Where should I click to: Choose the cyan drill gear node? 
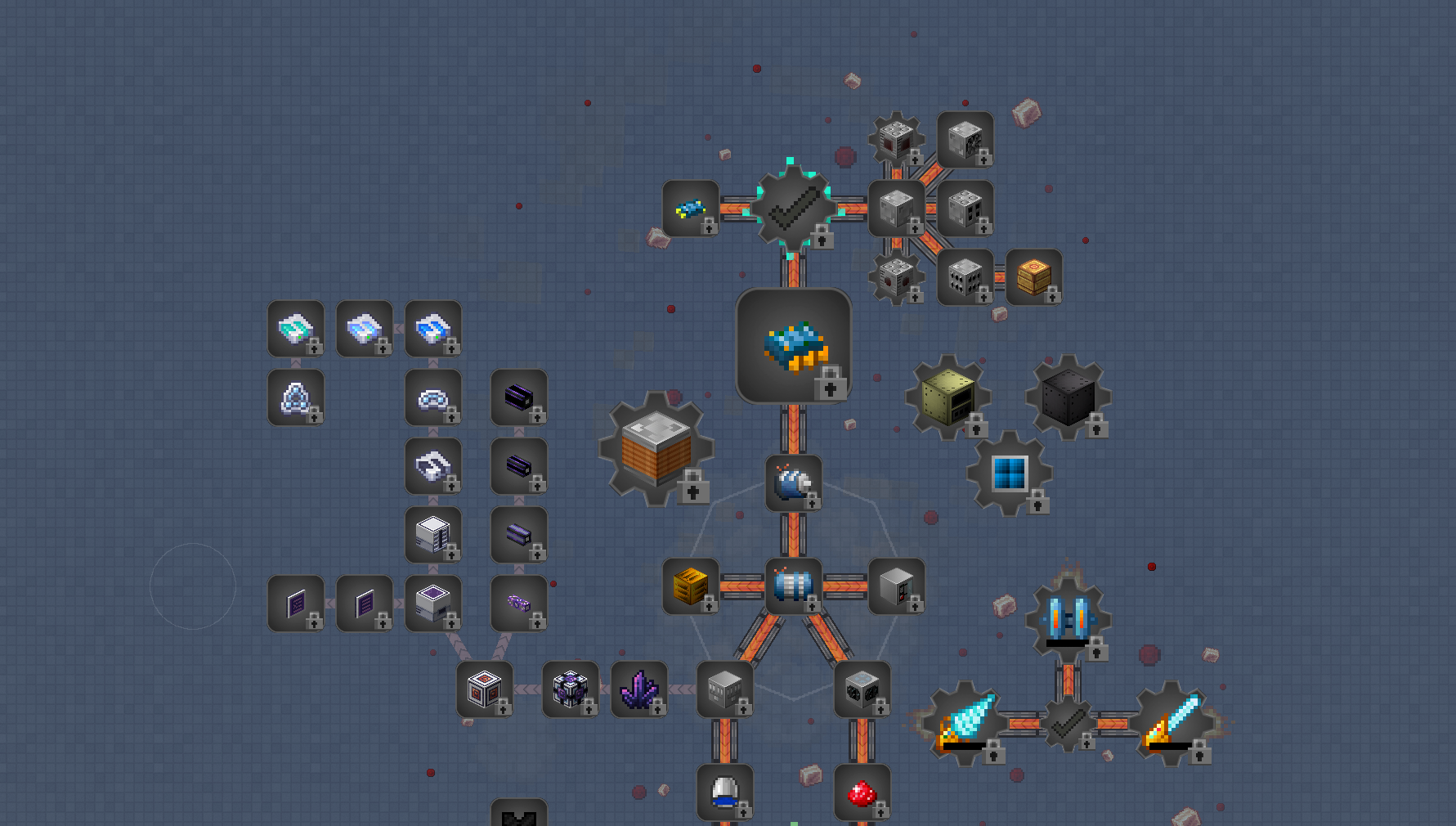pyautogui.click(x=965, y=722)
